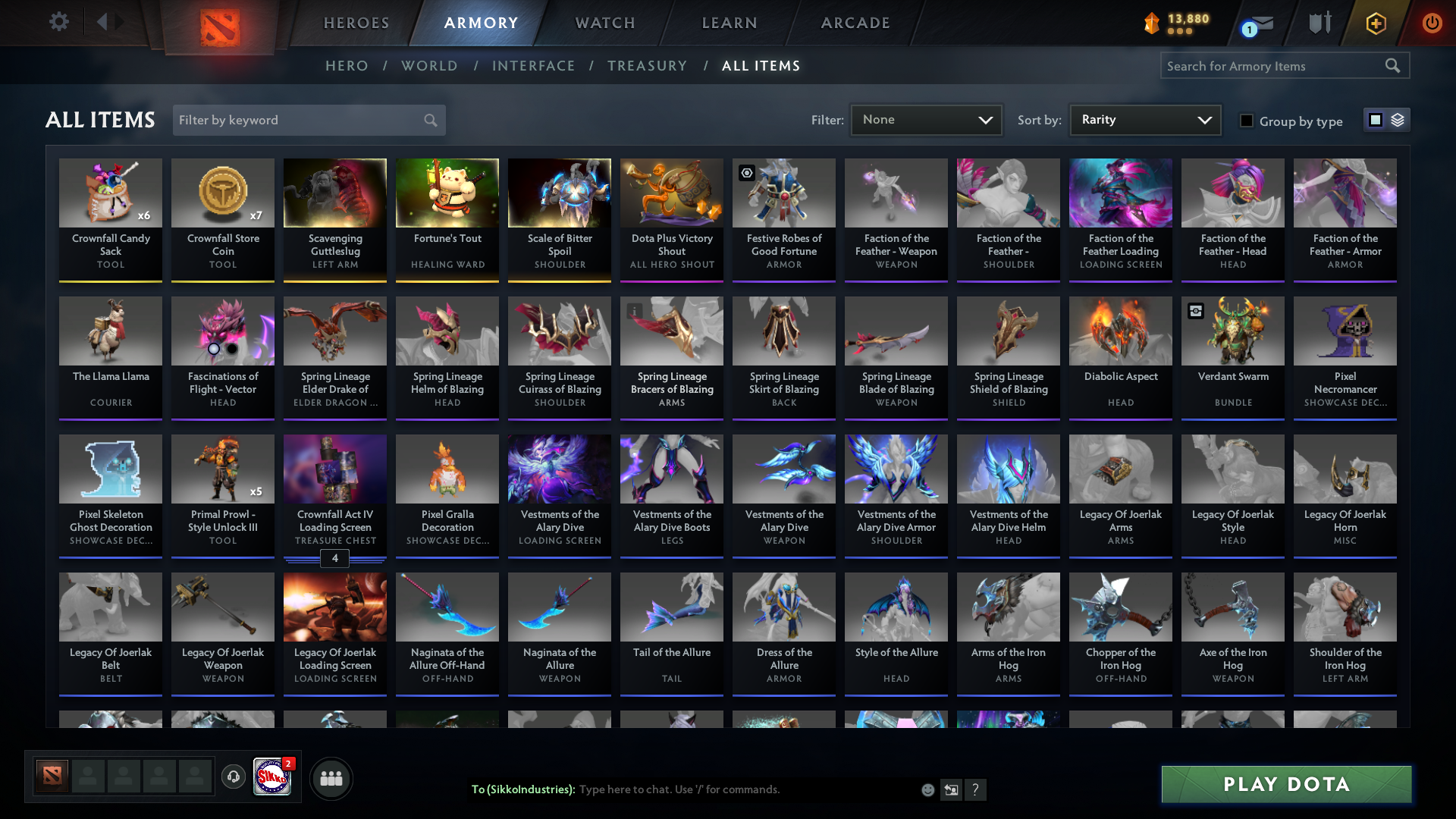Screen dimensions: 1456x819
Task: Open the armory shield and sword icon
Action: tap(1319, 23)
